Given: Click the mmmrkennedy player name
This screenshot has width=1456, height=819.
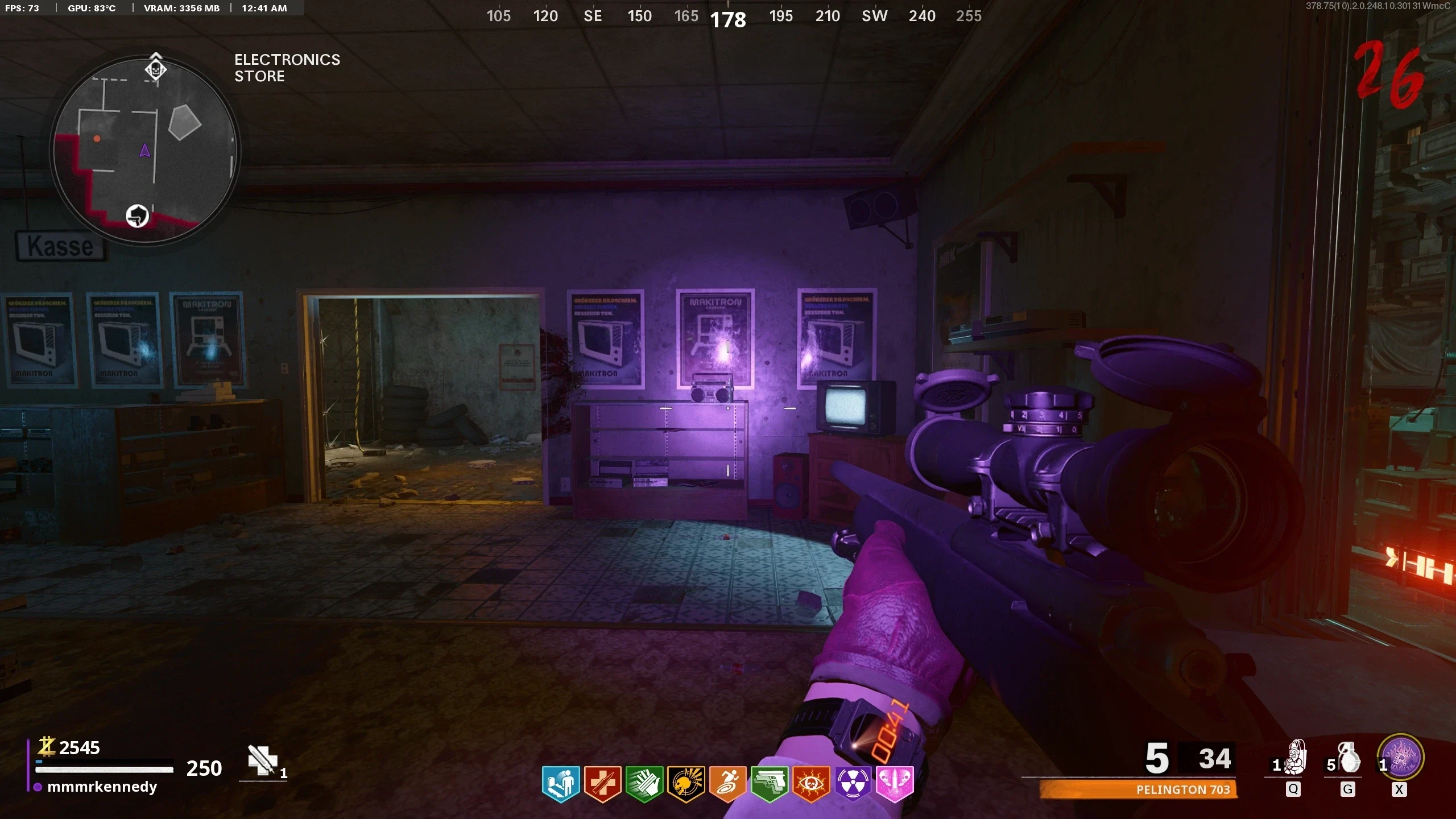Looking at the screenshot, I should pyautogui.click(x=102, y=787).
